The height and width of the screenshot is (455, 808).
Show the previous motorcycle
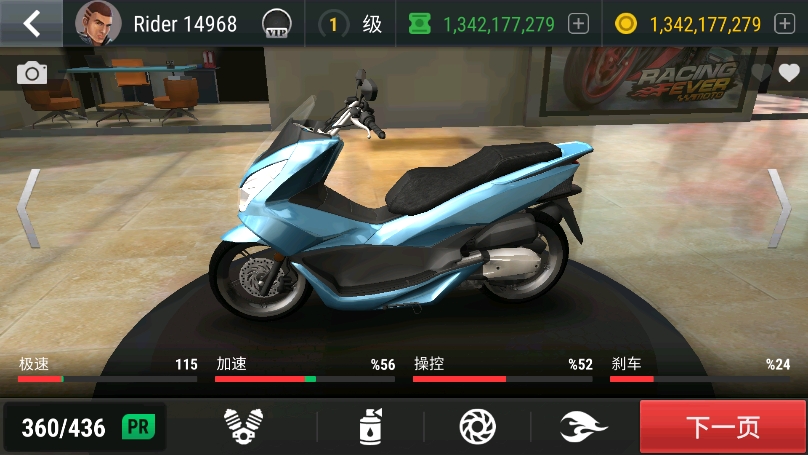28,207
